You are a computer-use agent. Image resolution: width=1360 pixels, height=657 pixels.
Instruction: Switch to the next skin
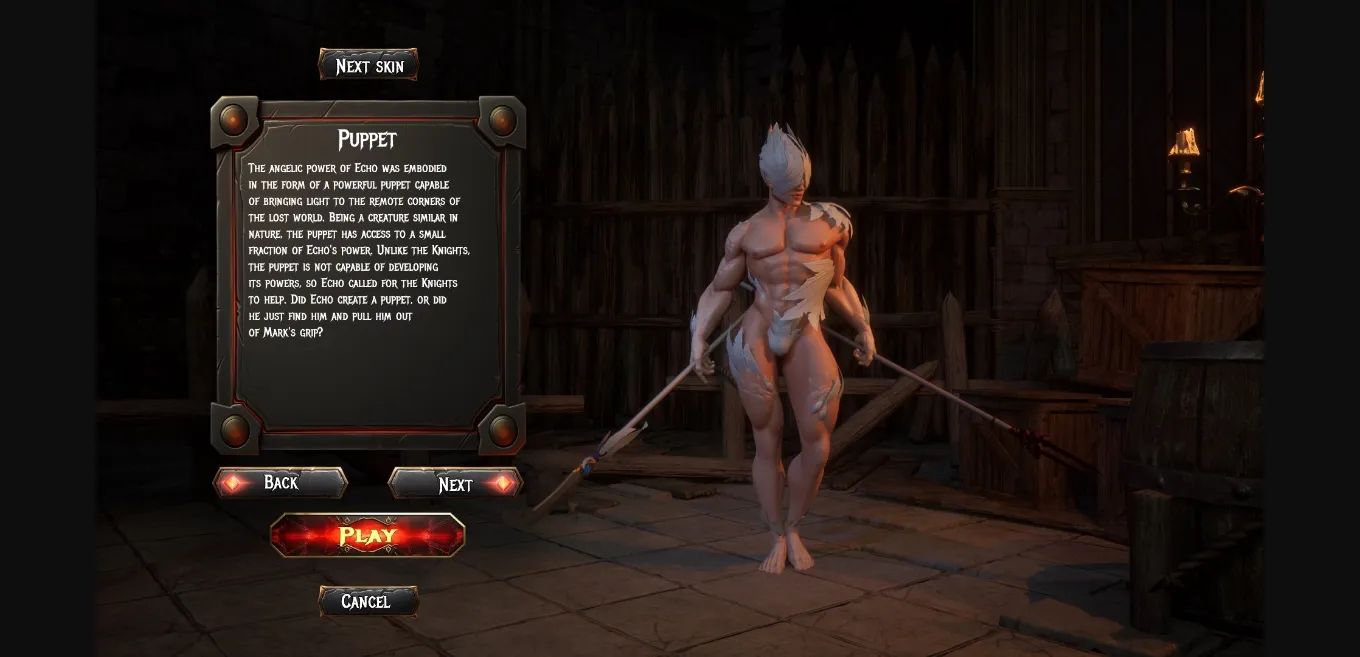click(x=368, y=66)
